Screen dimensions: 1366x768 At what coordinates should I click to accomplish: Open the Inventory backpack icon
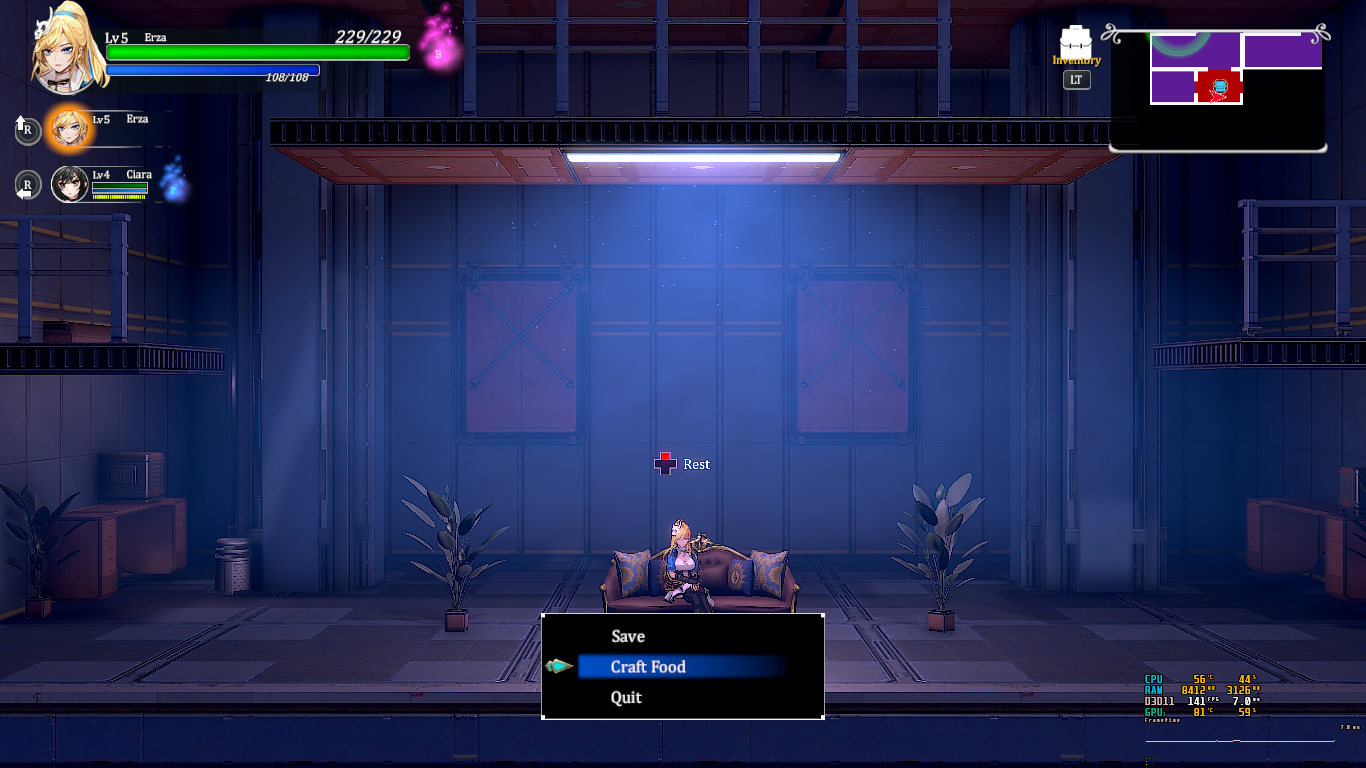click(1076, 43)
